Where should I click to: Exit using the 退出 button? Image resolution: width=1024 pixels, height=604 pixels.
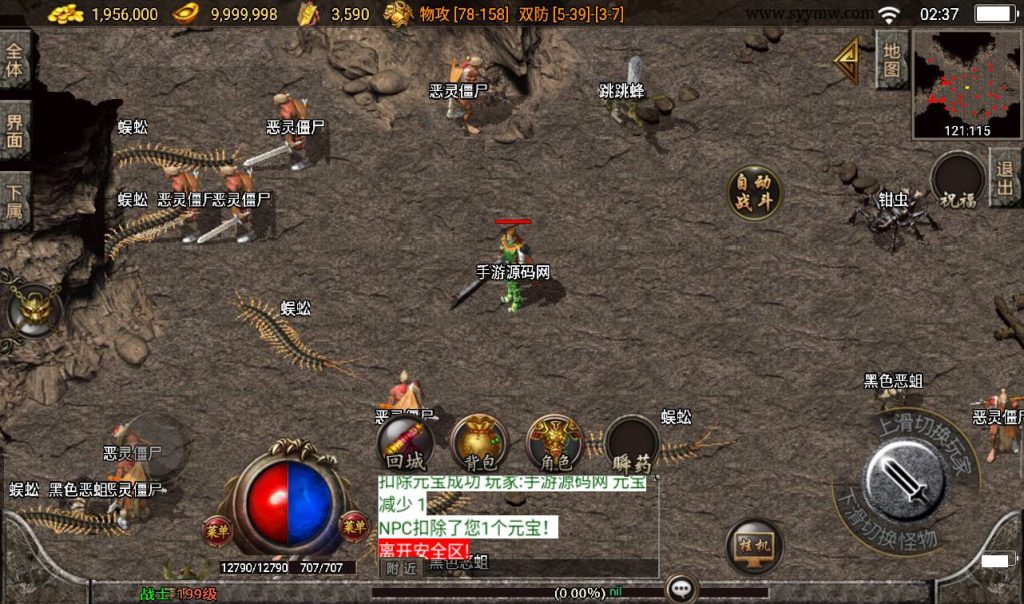(x=1005, y=178)
